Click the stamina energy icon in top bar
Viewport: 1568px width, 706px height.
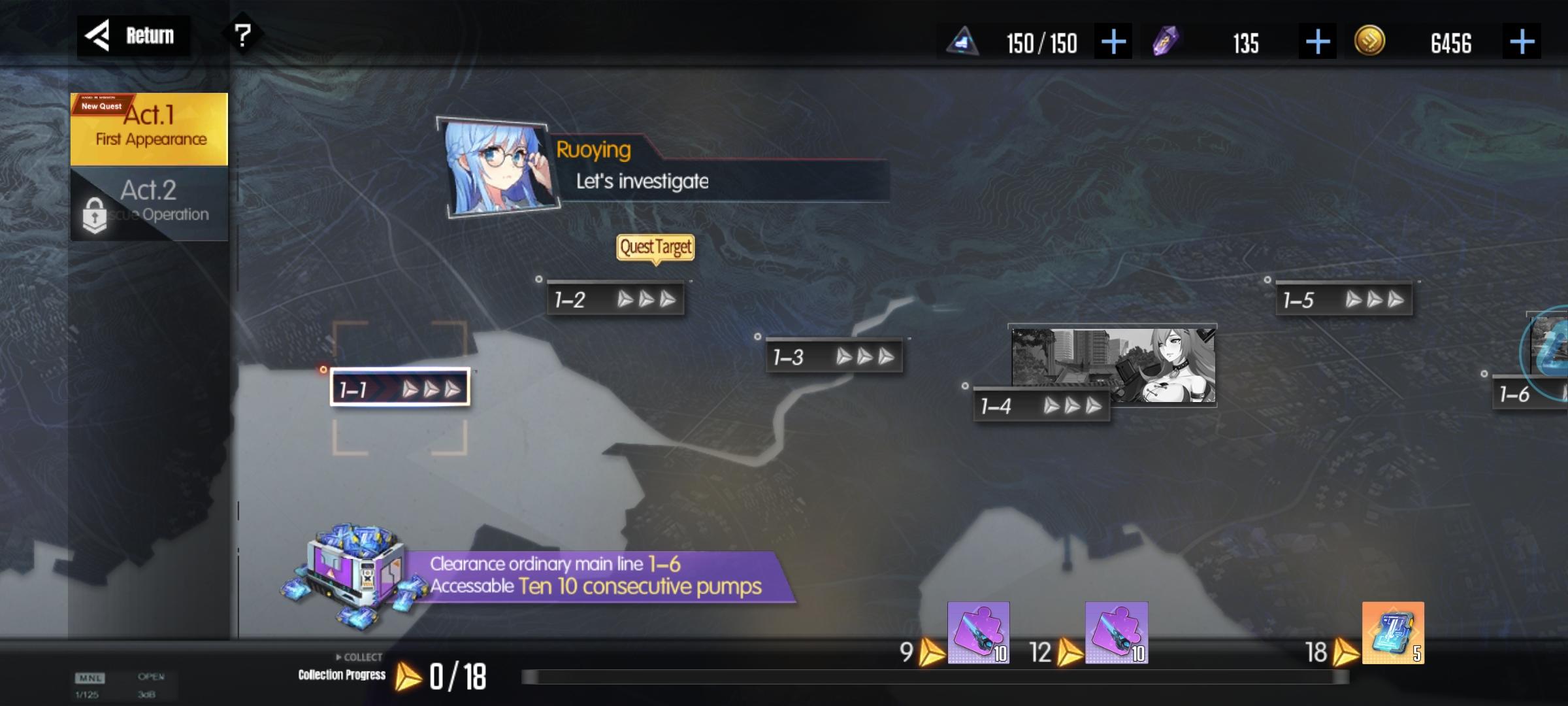click(960, 42)
